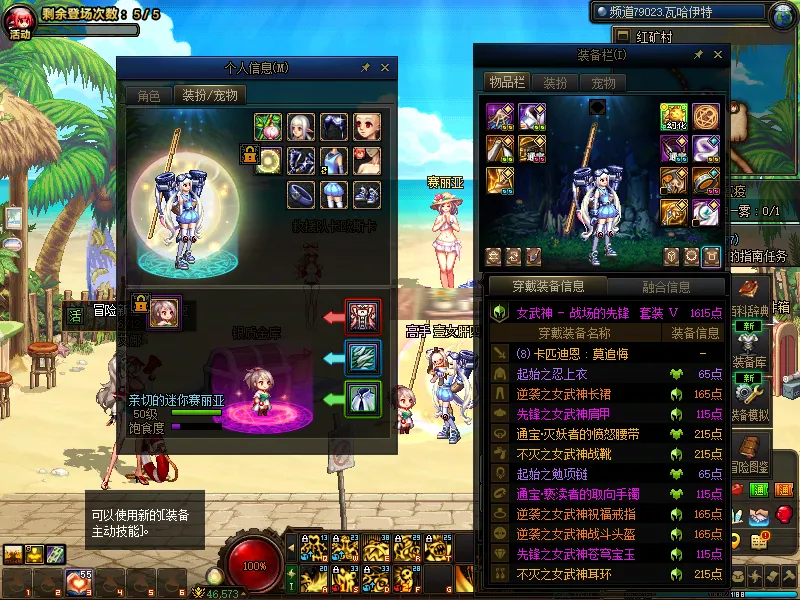Open the 物品栏 tab in the equipment panel
Viewport: 800px width, 600px height.
click(x=506, y=82)
